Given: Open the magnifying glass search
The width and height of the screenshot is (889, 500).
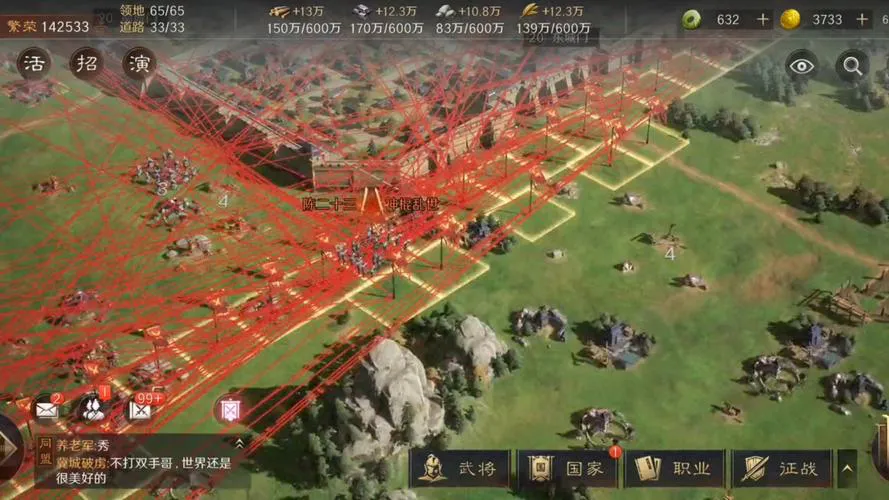Looking at the screenshot, I should pyautogui.click(x=852, y=66).
